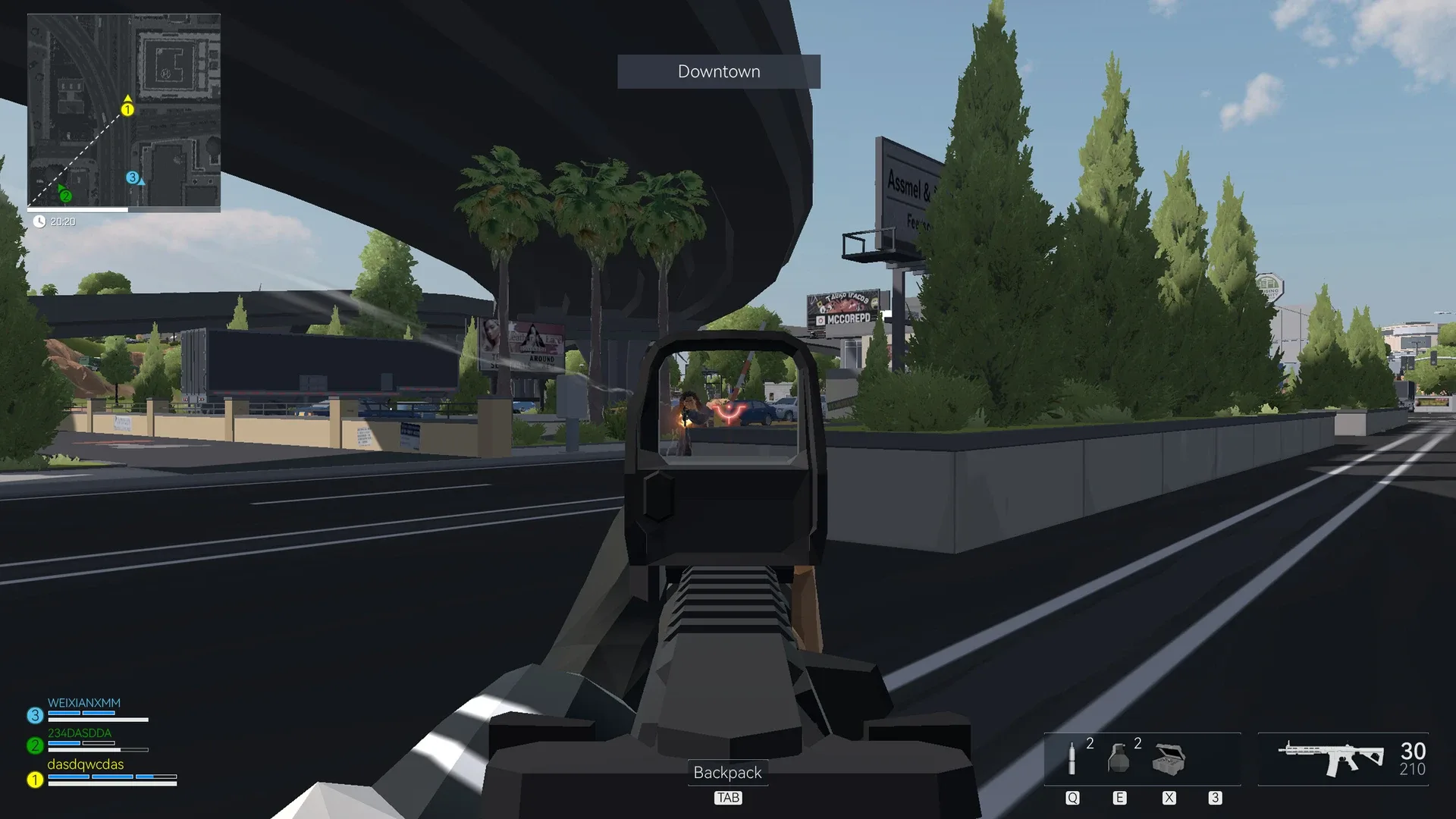Click the yellow player marker on the minimap
Image resolution: width=1456 pixels, height=819 pixels.
pyautogui.click(x=127, y=108)
